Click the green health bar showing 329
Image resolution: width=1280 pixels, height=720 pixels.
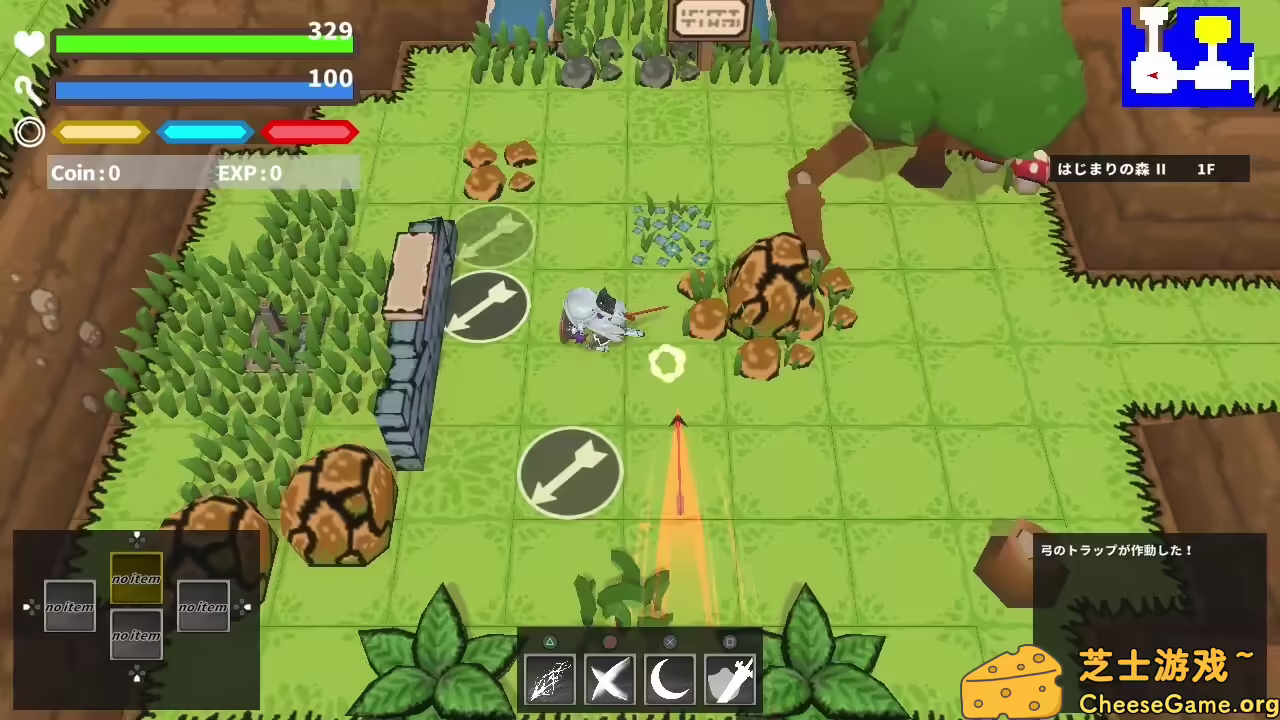pyautogui.click(x=200, y=42)
